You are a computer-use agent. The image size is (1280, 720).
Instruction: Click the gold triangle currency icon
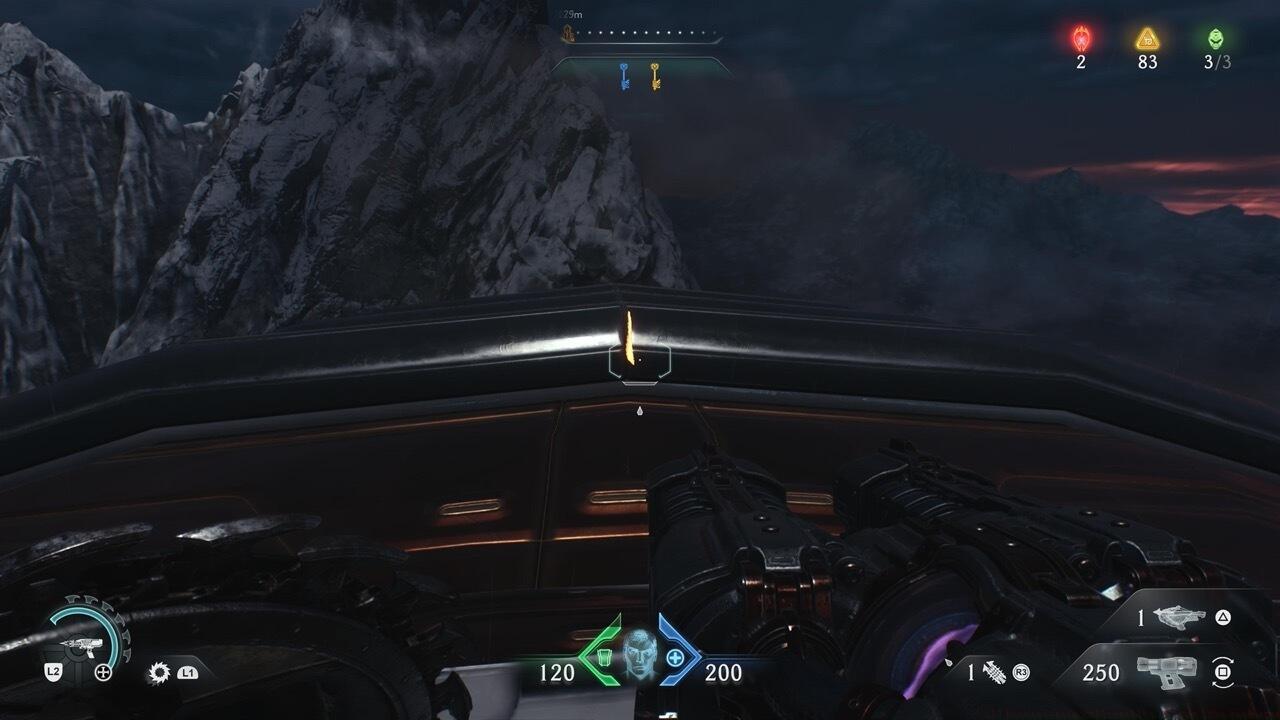tap(1147, 39)
